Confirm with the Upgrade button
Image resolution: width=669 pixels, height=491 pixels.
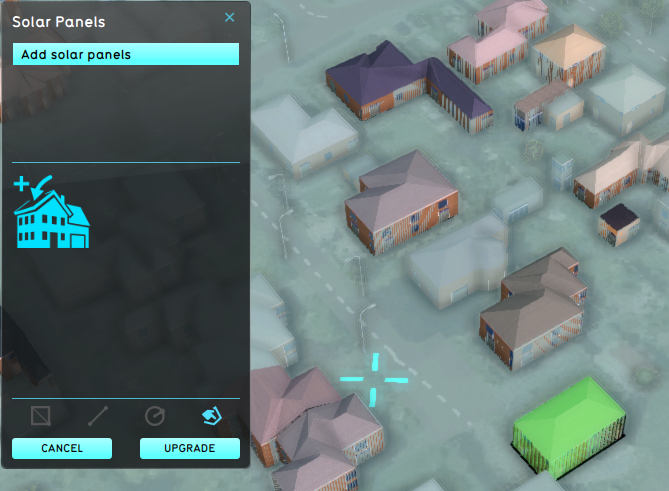coord(190,448)
